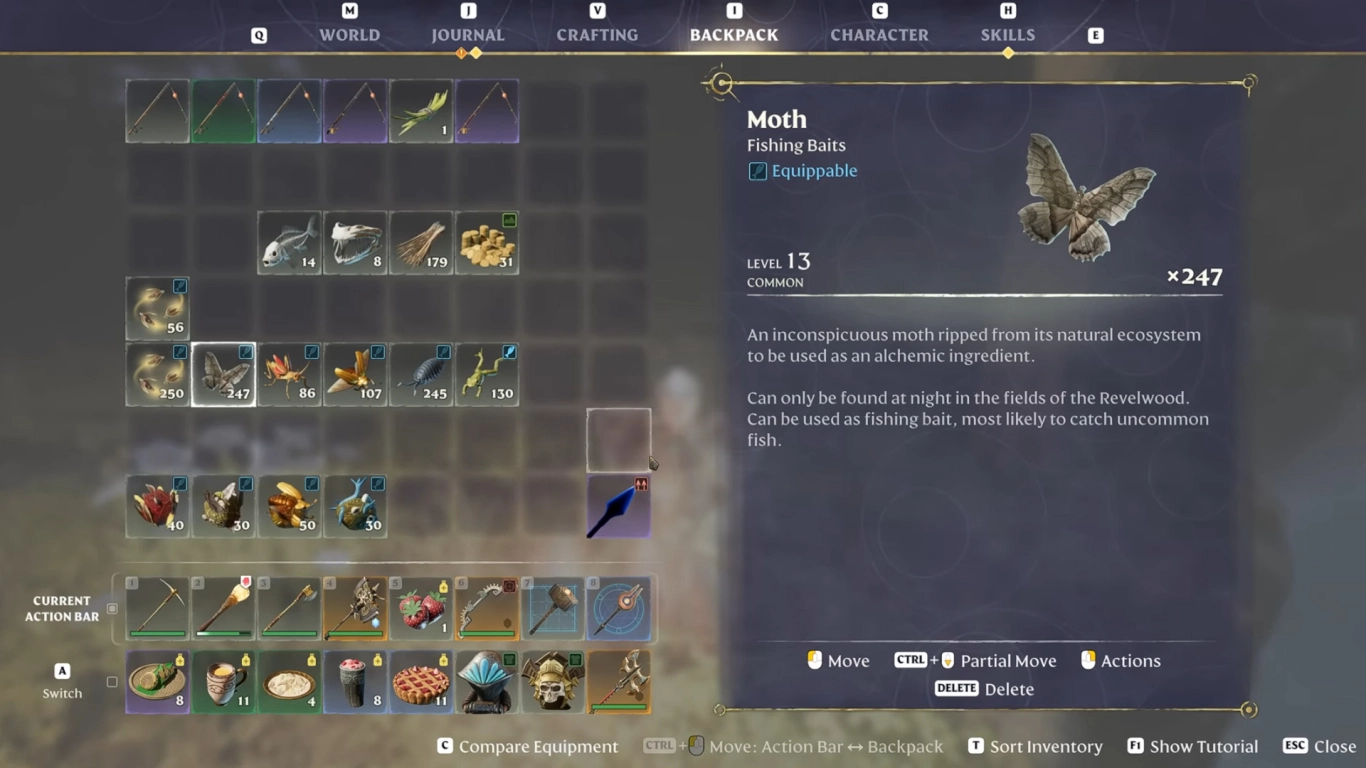Open the World tab

point(349,34)
